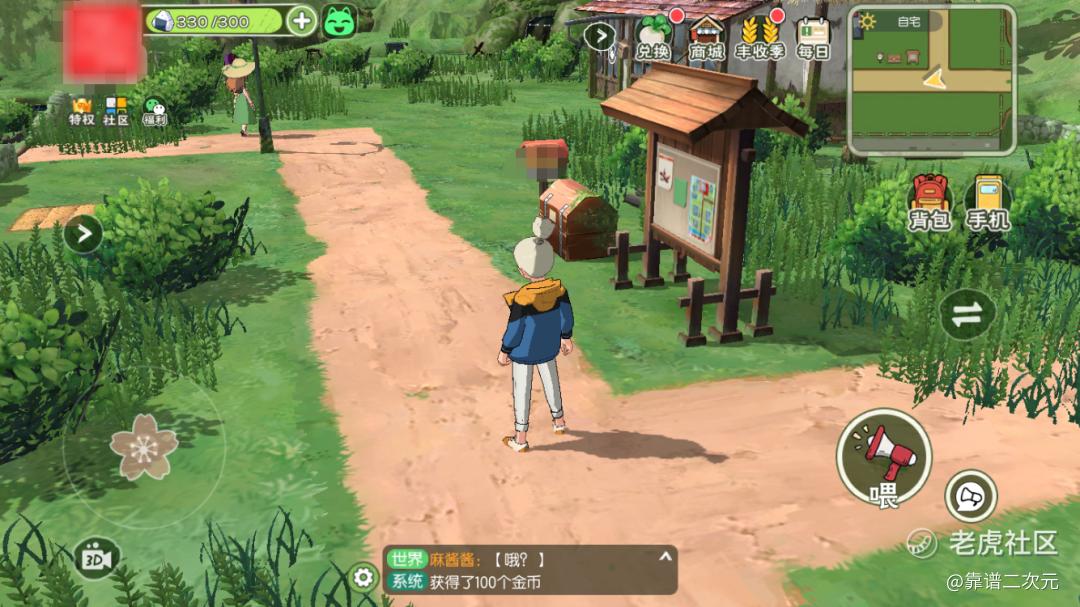Open the 每日 daily calendar
This screenshot has width=1080, height=607.
click(x=813, y=36)
